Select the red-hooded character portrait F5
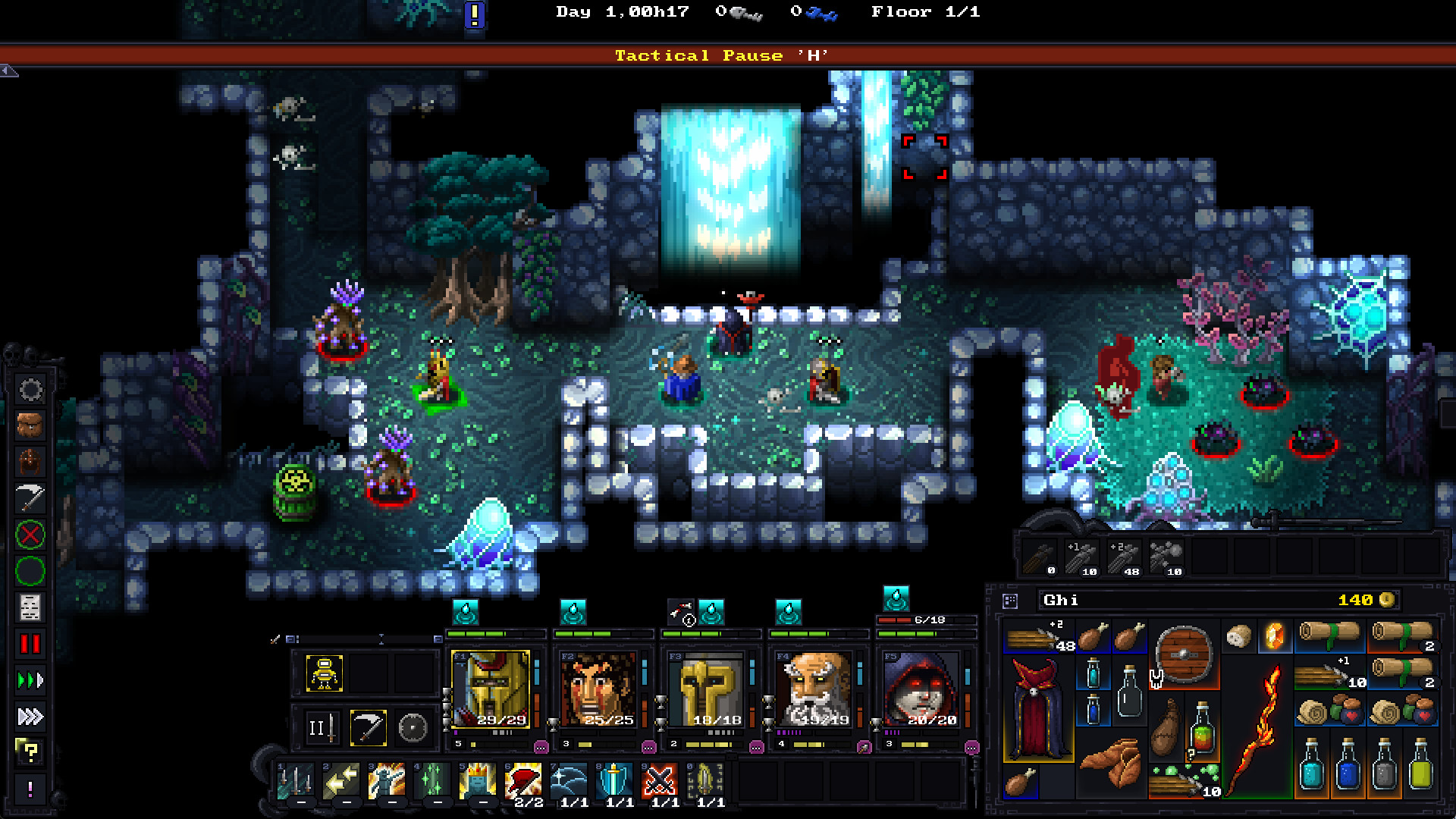The height and width of the screenshot is (819, 1456). [921, 689]
